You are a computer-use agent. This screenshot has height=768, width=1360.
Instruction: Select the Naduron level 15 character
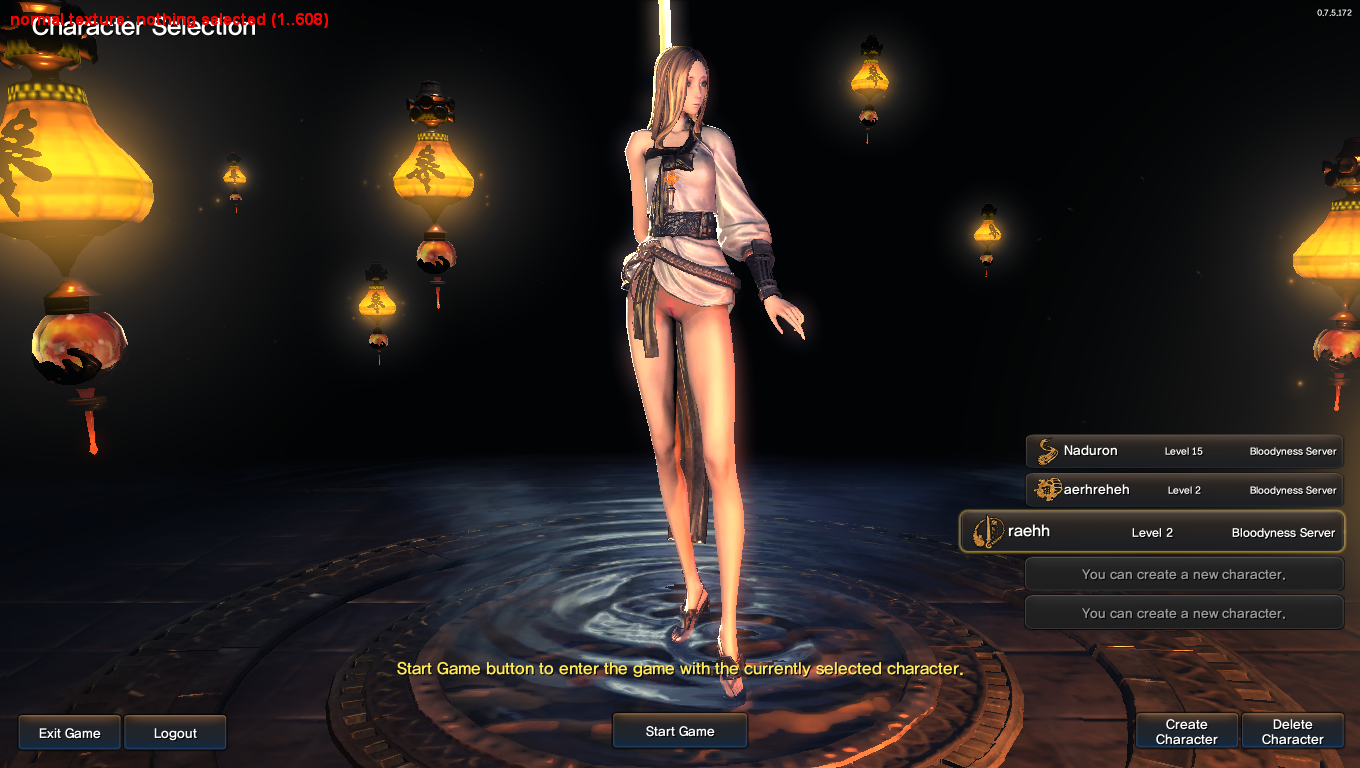tap(1184, 451)
